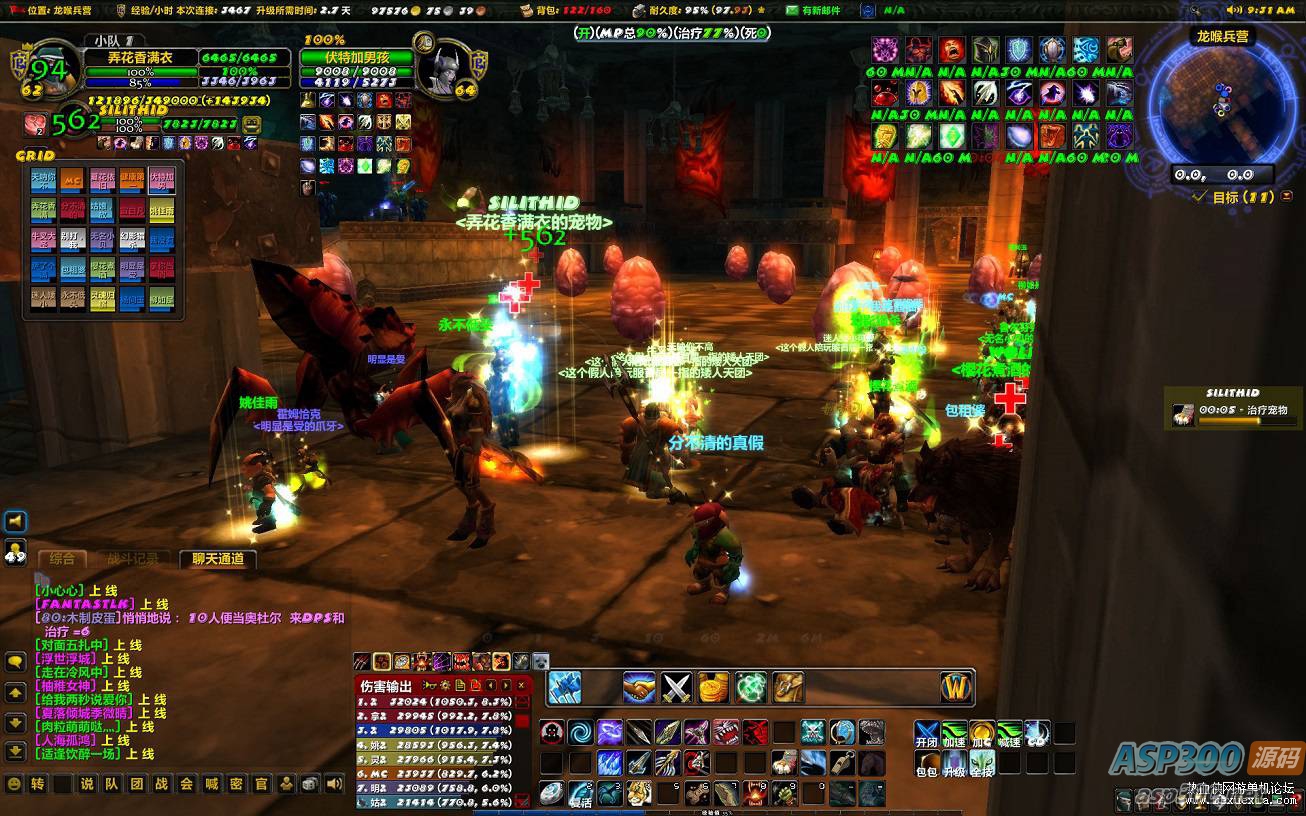Activate the 包包 bag macro button
Viewport: 1306px width, 816px height.
coord(926,765)
